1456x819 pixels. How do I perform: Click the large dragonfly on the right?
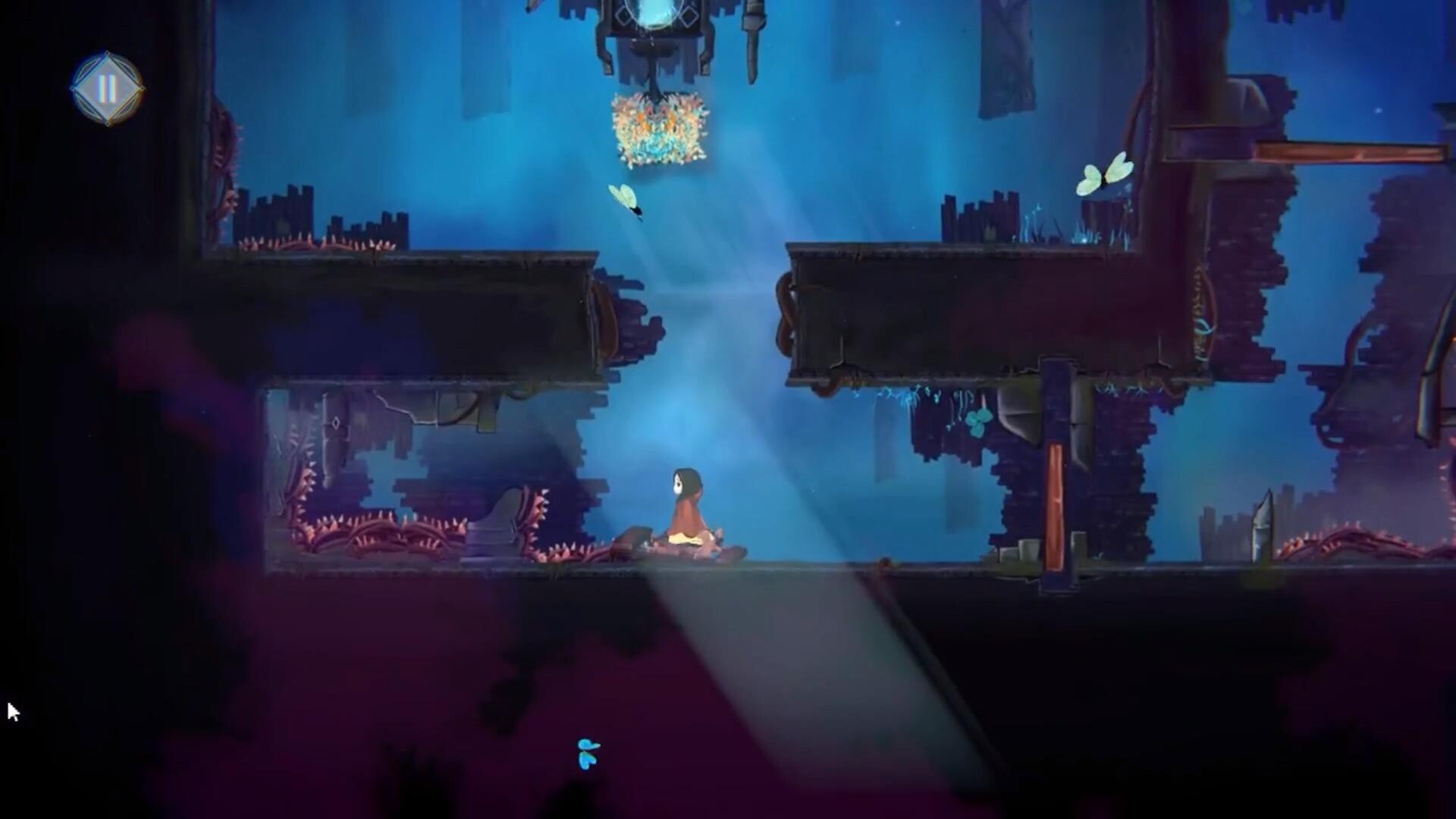point(1103,174)
